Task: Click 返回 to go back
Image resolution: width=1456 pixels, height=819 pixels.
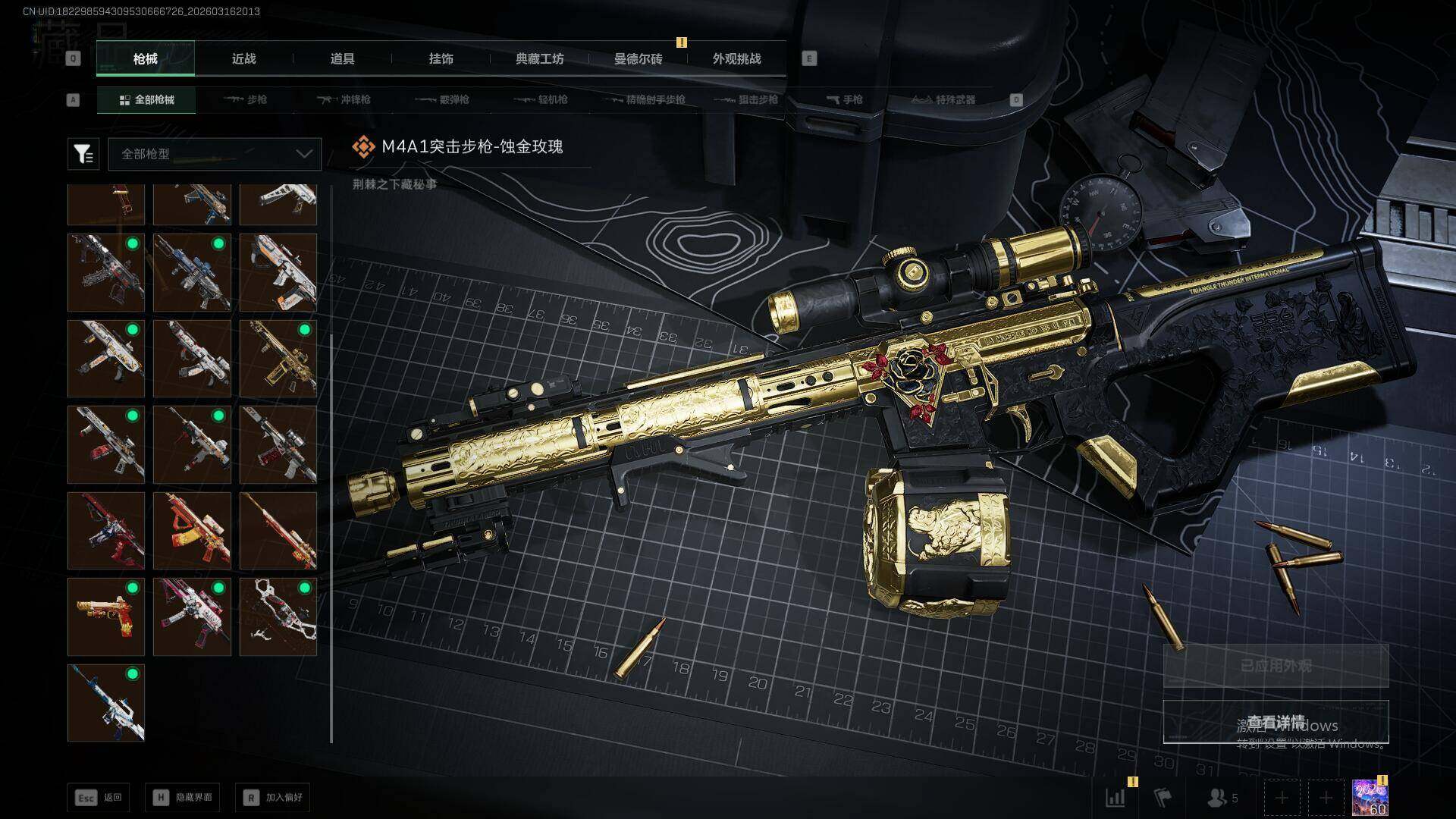Action: pyautogui.click(x=99, y=797)
